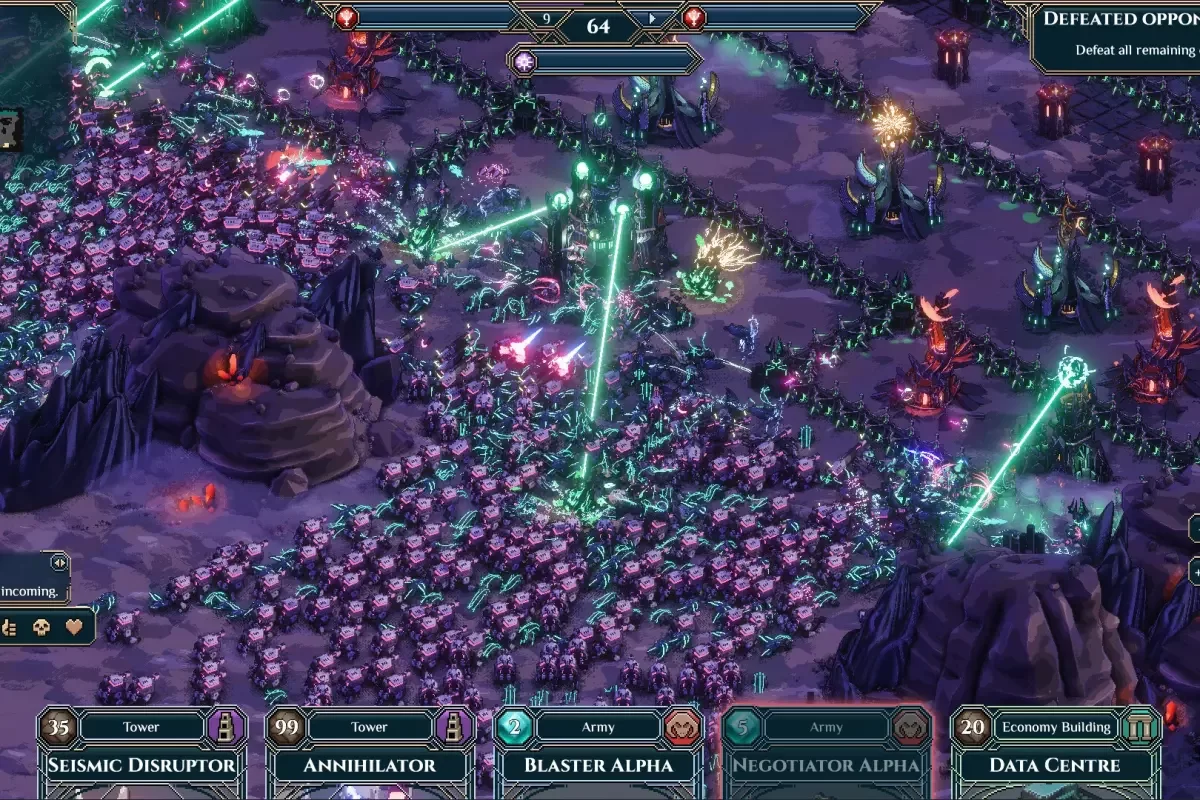Click the play arrow beside the round timer
1200x800 pixels.
coord(652,18)
